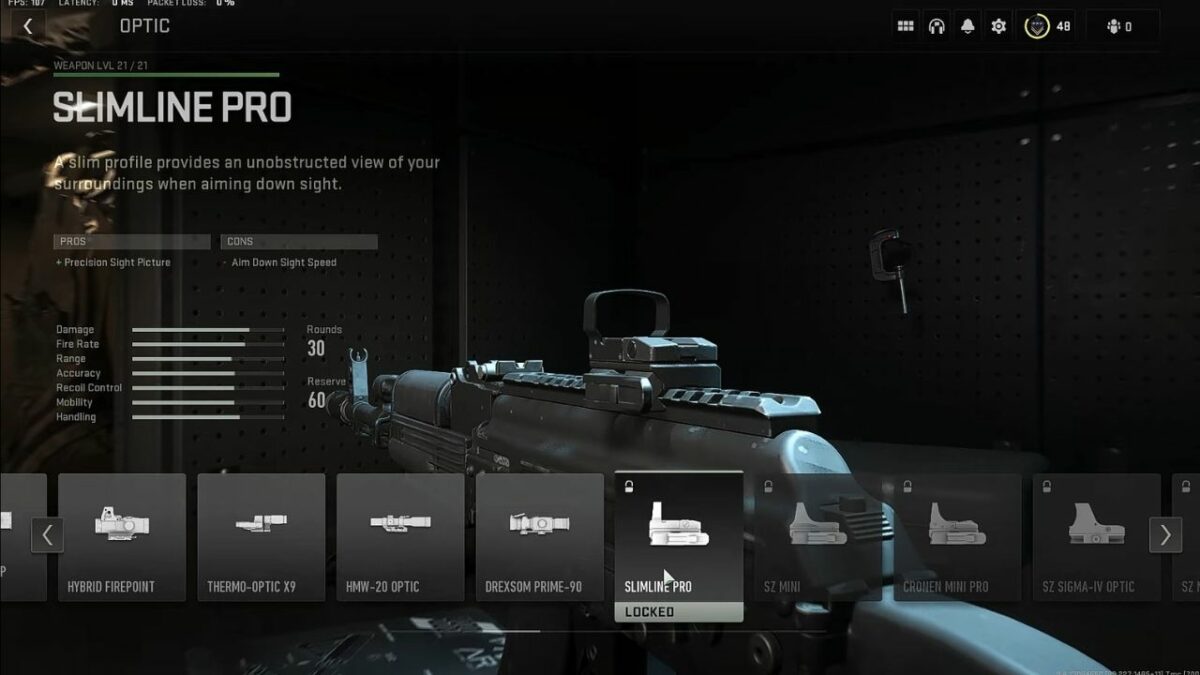Open the headset voice chat icon
Screen dimensions: 1200x675
[937, 27]
